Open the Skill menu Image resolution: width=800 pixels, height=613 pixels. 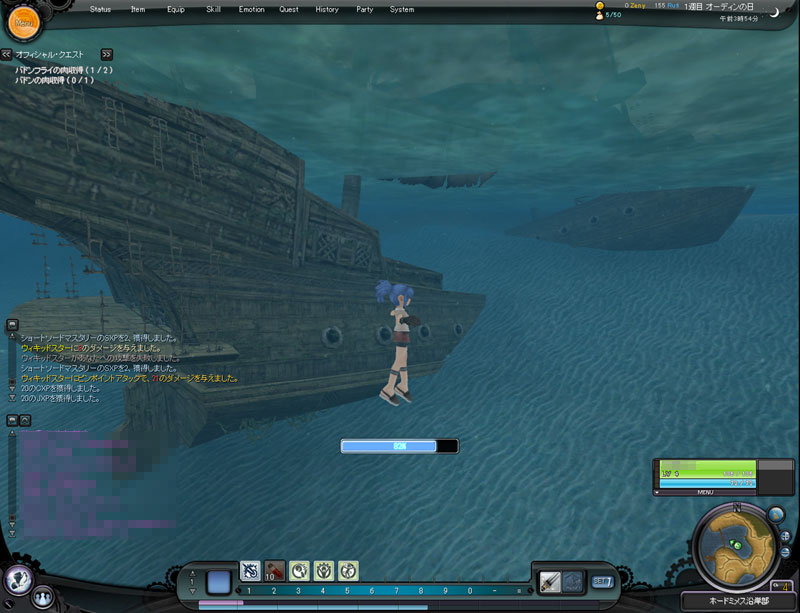coord(213,9)
